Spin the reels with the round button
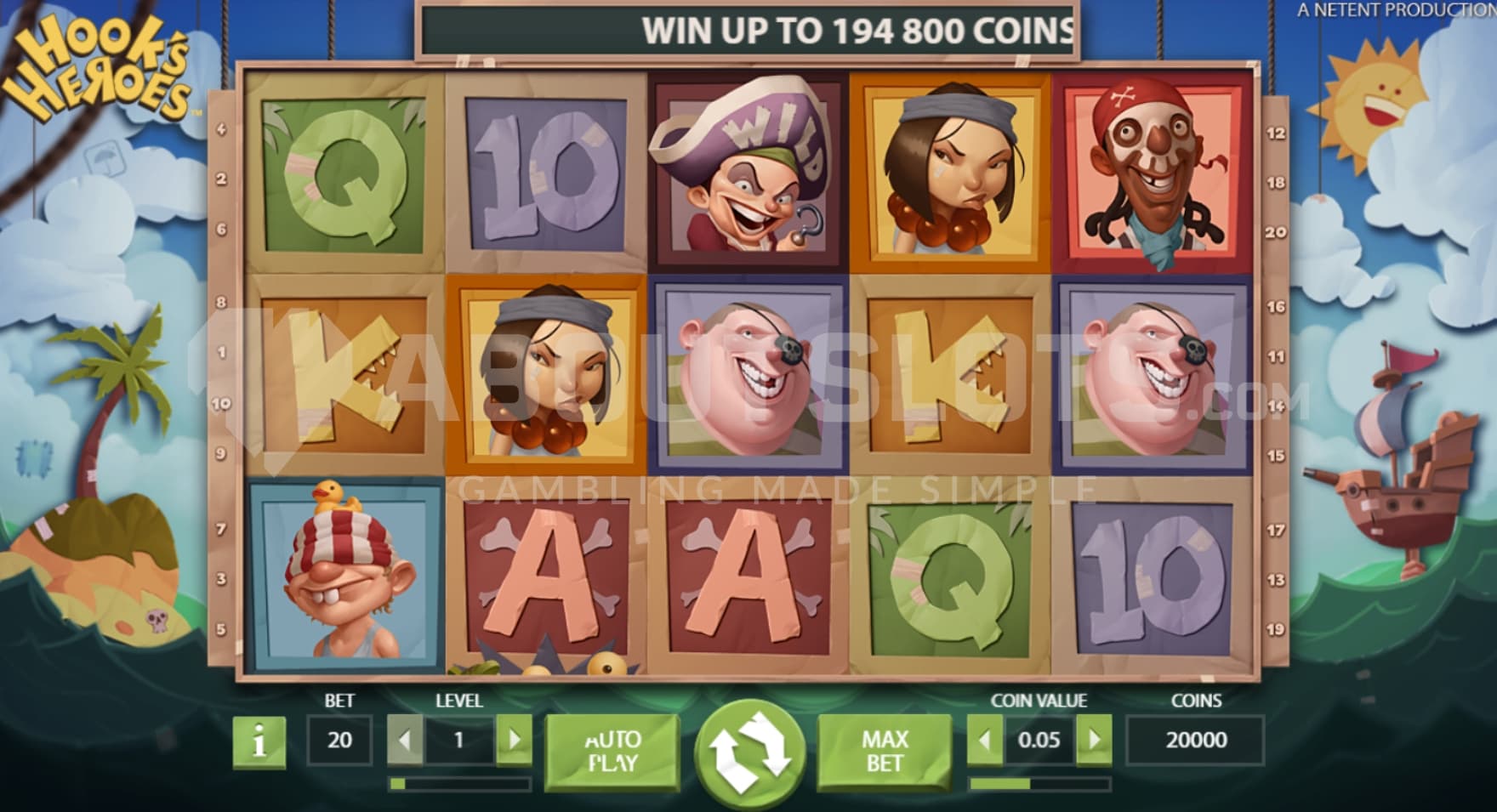Image resolution: width=1497 pixels, height=812 pixels. coord(749,752)
